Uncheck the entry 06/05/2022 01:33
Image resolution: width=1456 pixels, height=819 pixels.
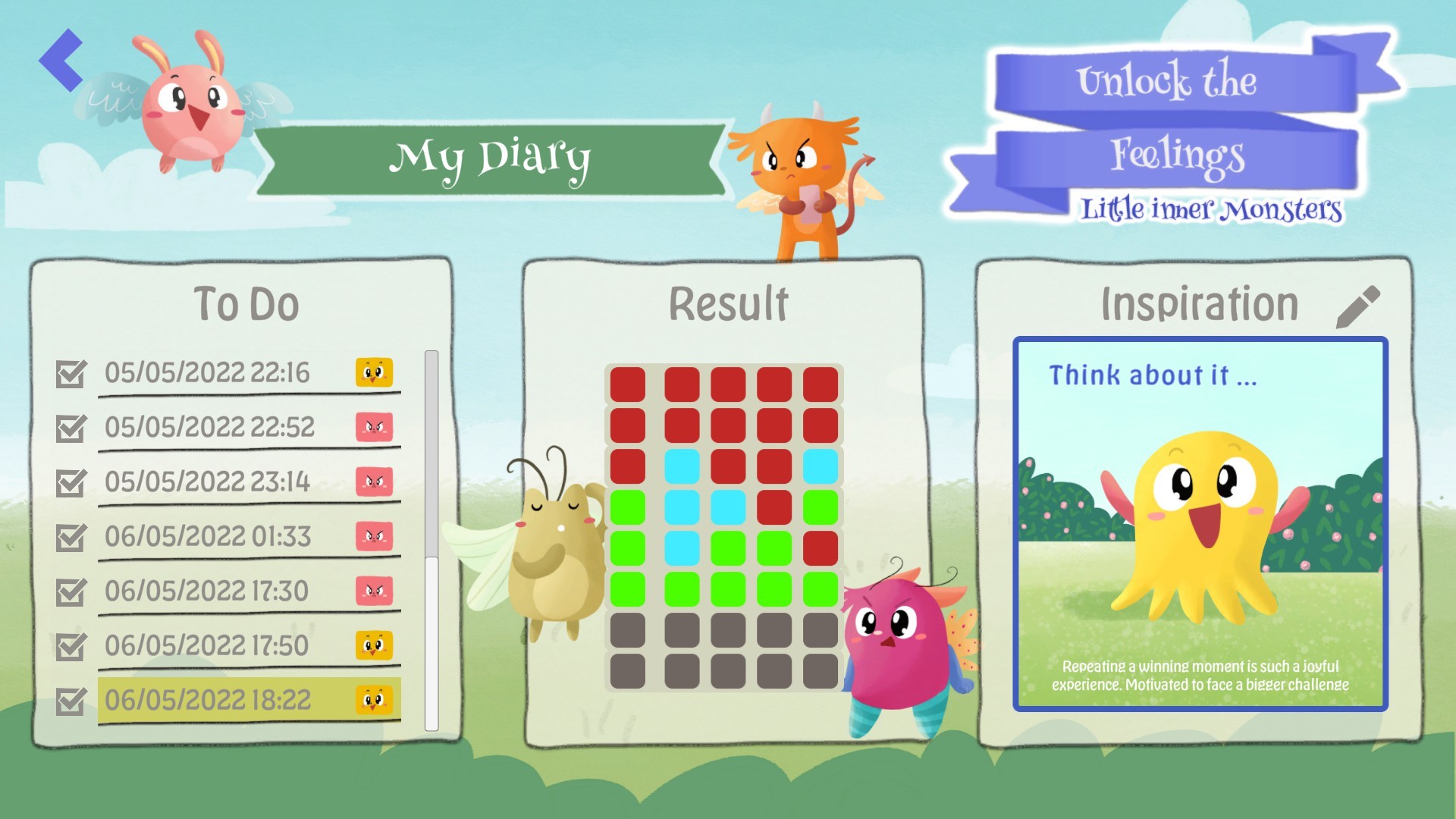point(71,536)
